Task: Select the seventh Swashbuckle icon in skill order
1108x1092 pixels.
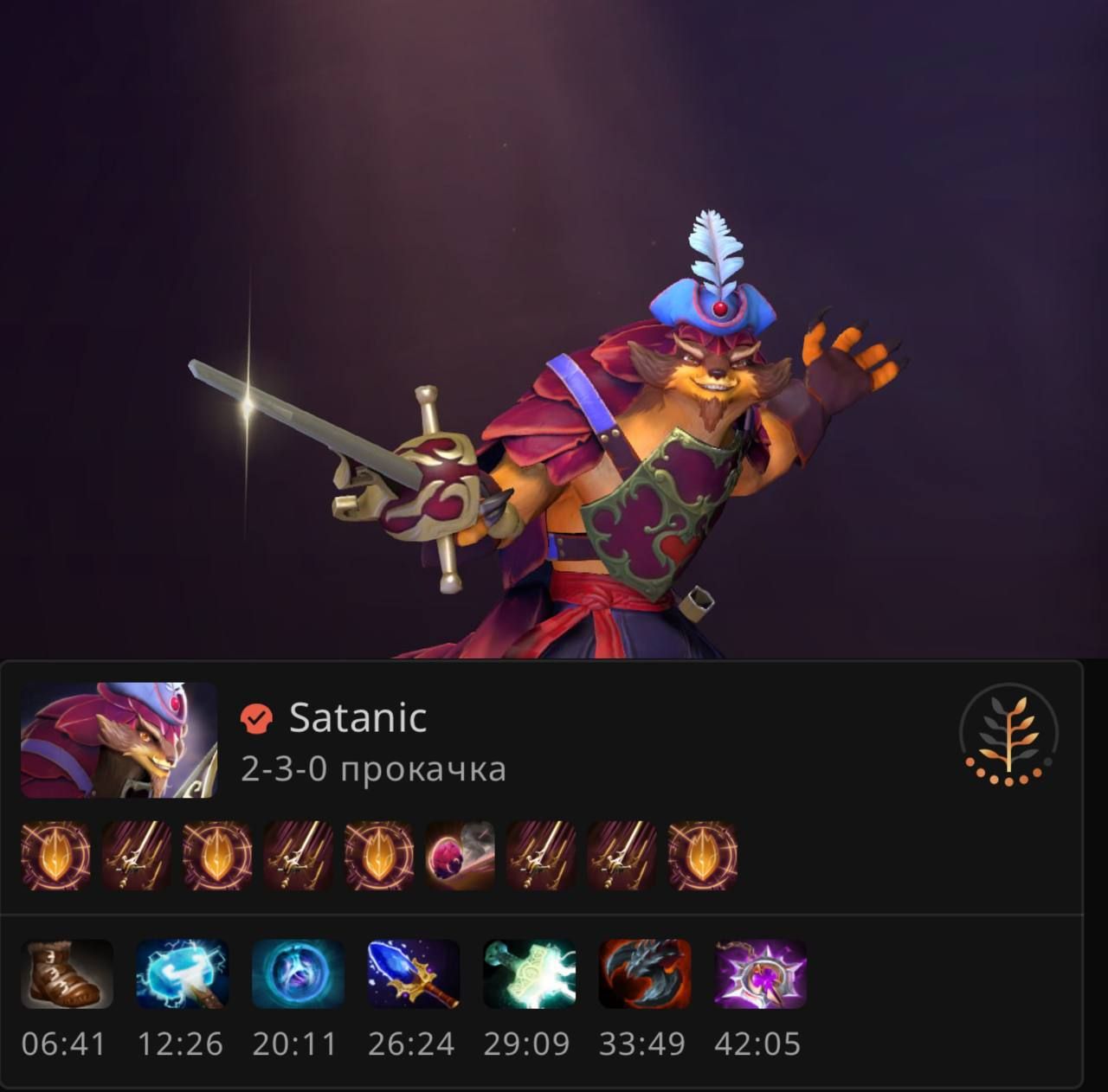Action: click(539, 857)
